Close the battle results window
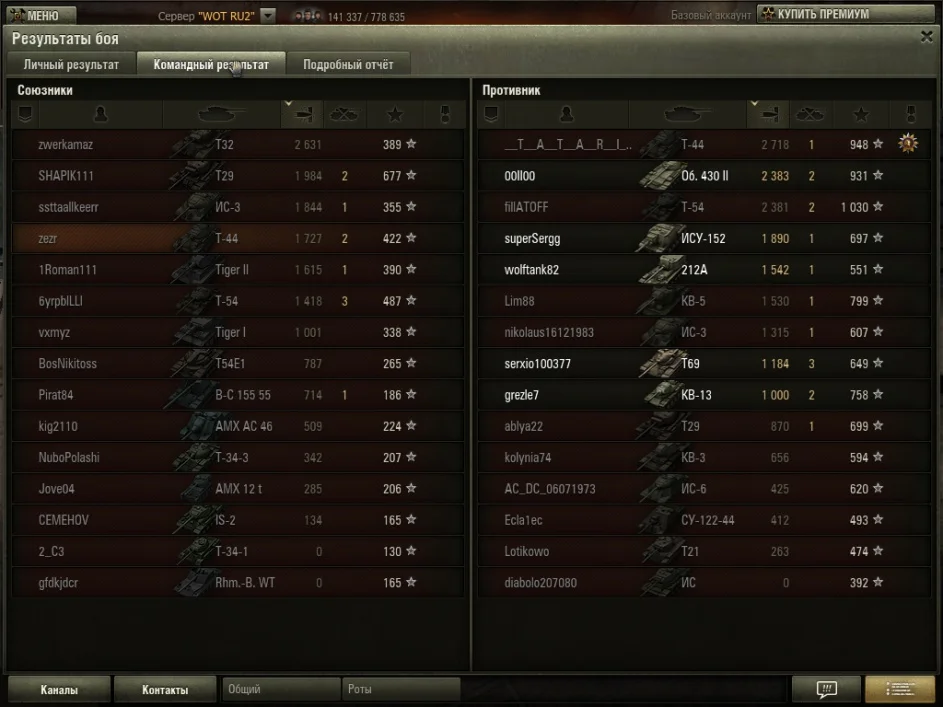Image resolution: width=943 pixels, height=707 pixels. (x=926, y=36)
